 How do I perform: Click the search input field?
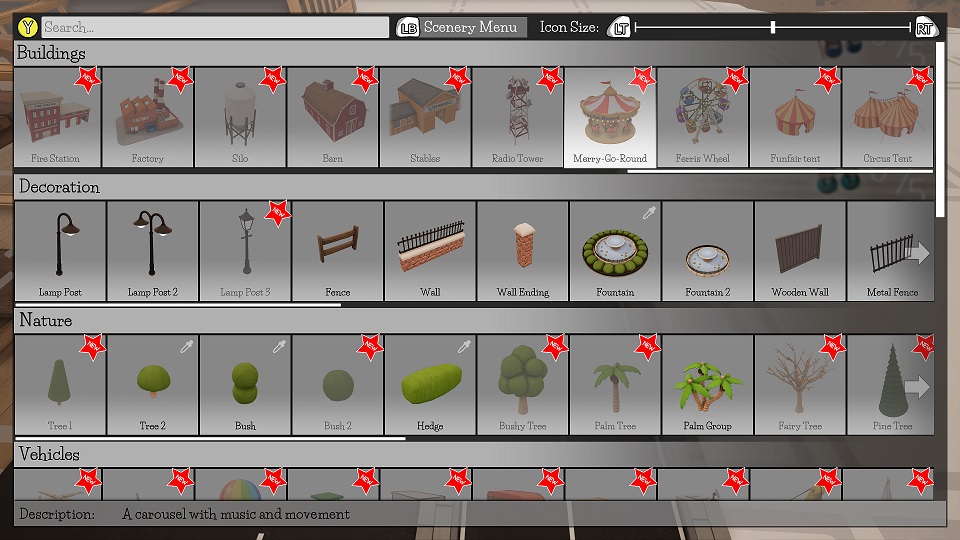point(214,28)
